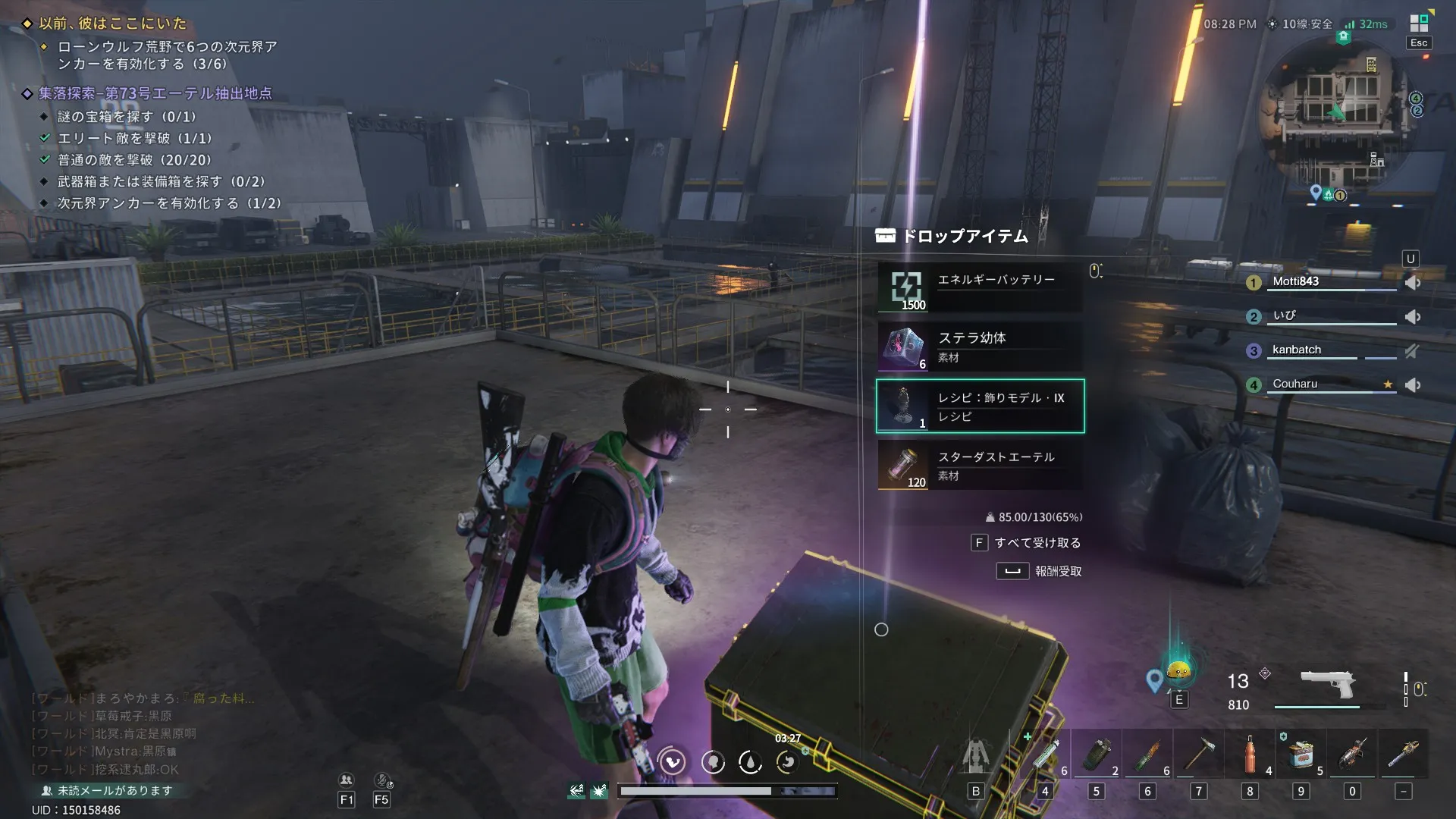Image resolution: width=1456 pixels, height=819 pixels.
Task: Pick the ステラ幼体 material row
Action: pyautogui.click(x=980, y=347)
